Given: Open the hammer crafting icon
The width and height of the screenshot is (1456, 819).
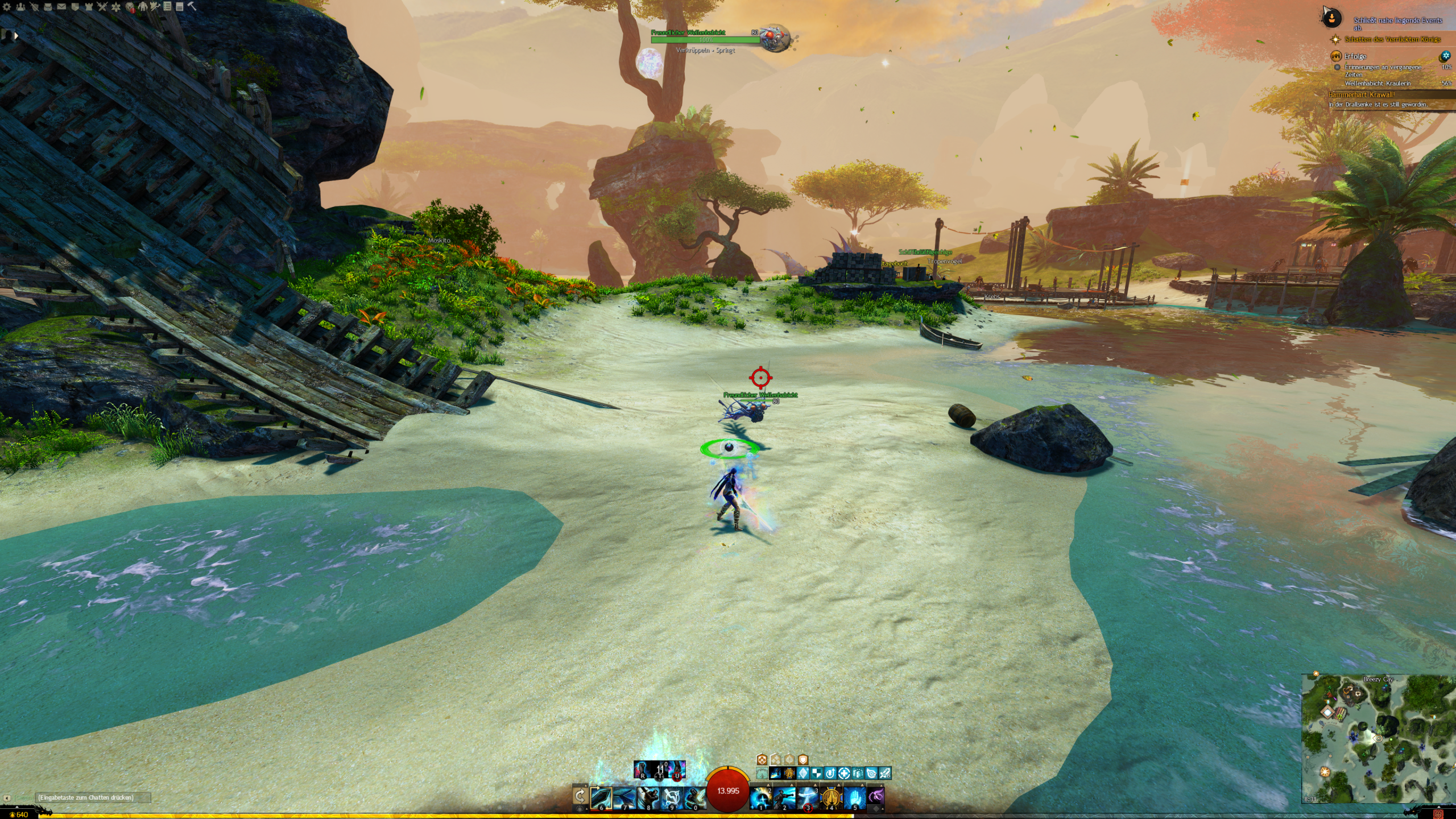Looking at the screenshot, I should point(192,6).
